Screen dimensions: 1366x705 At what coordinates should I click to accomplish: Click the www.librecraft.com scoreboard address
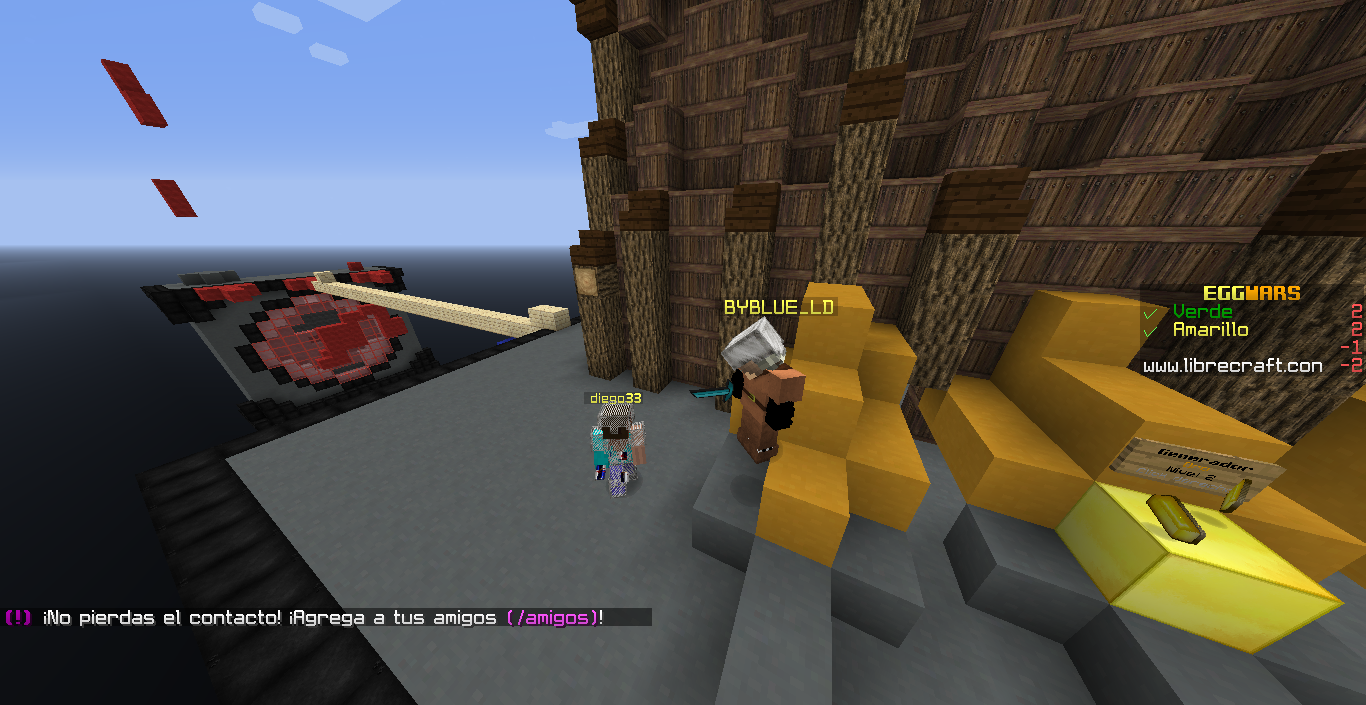tap(1232, 366)
